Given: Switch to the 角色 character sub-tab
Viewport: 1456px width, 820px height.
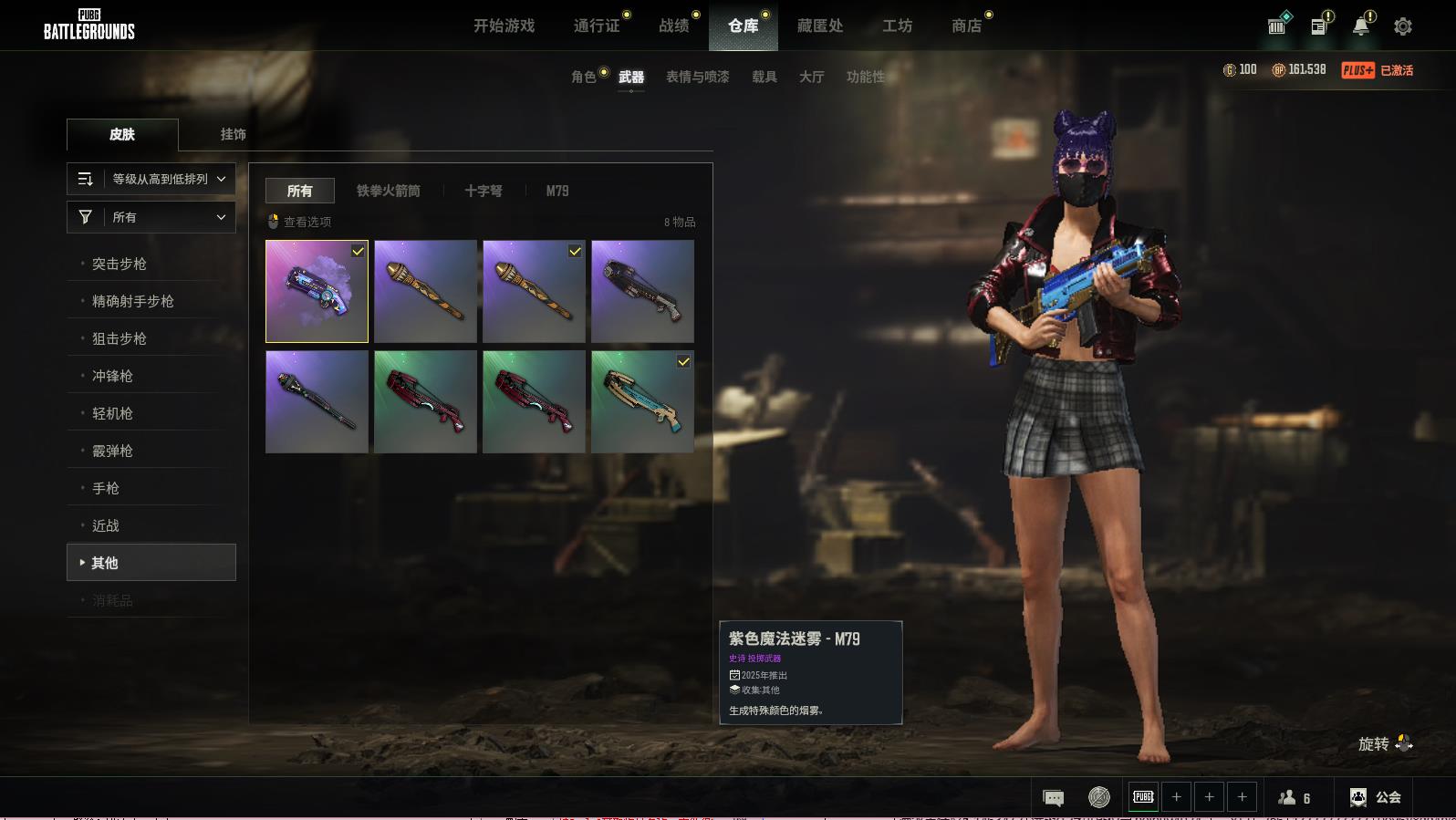Looking at the screenshot, I should coord(584,77).
